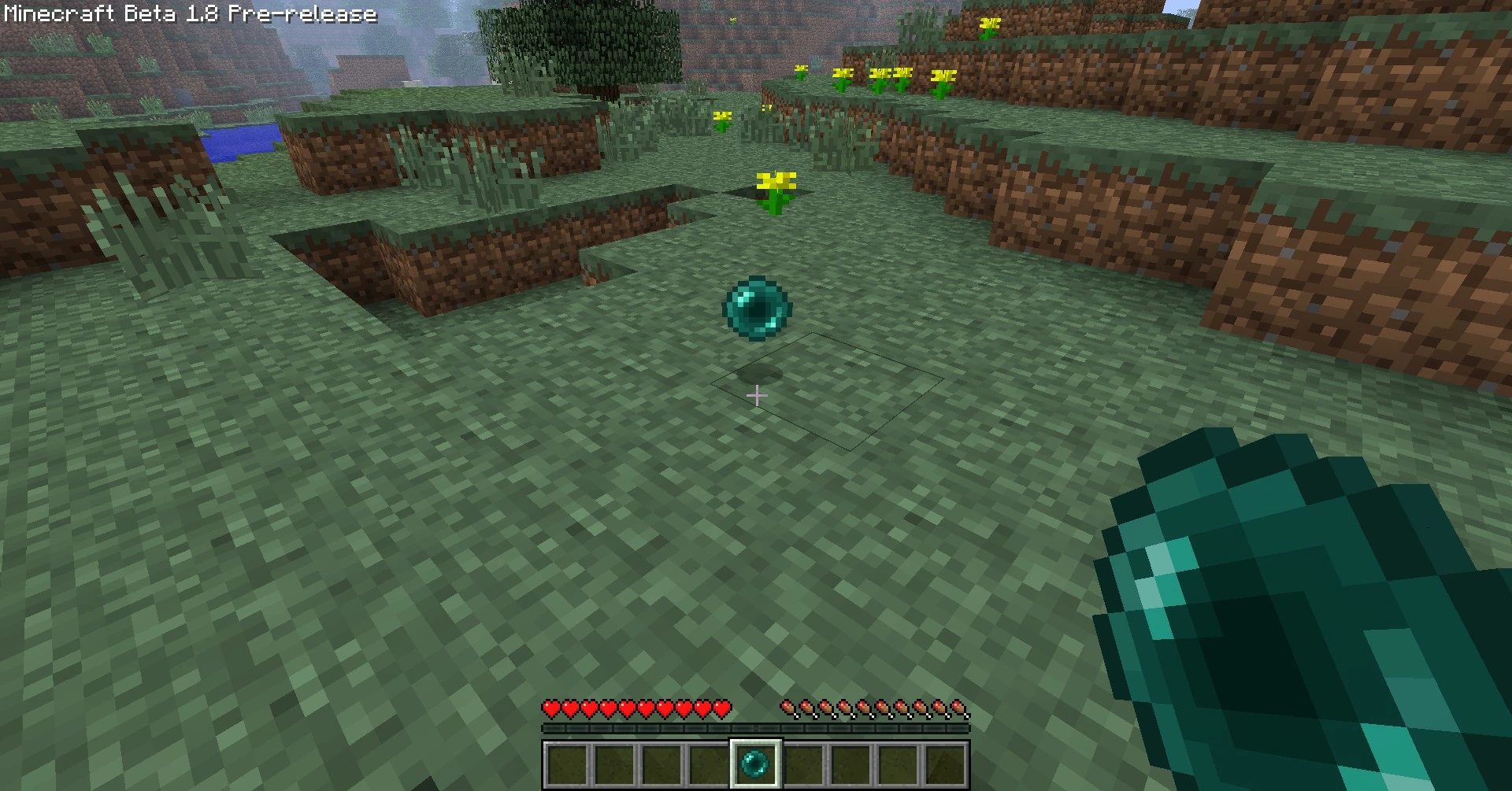Click the crosshair at screen center
The width and height of the screenshot is (1512, 791).
point(756,395)
